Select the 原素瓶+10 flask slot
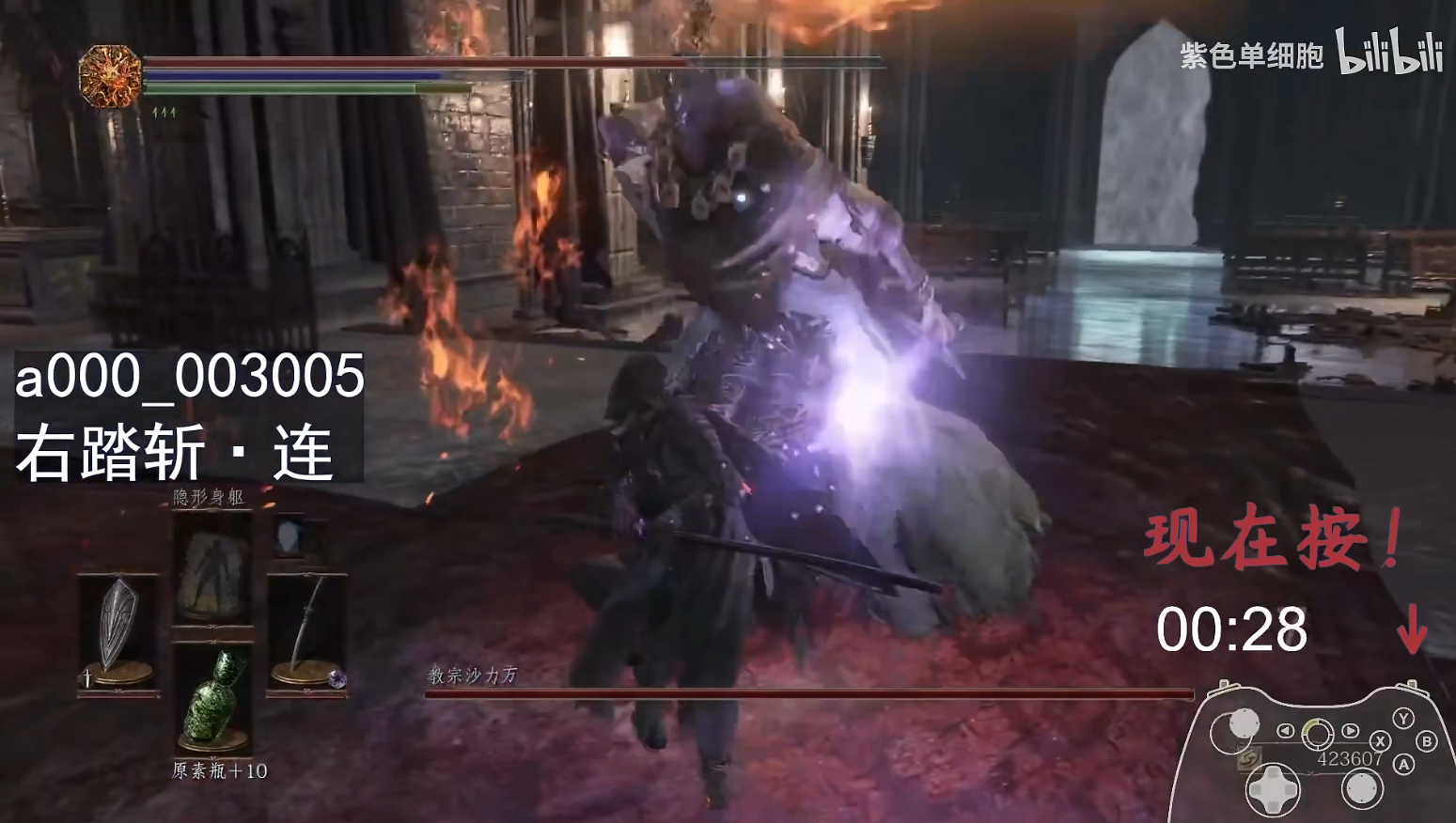This screenshot has height=823, width=1456. [x=213, y=700]
